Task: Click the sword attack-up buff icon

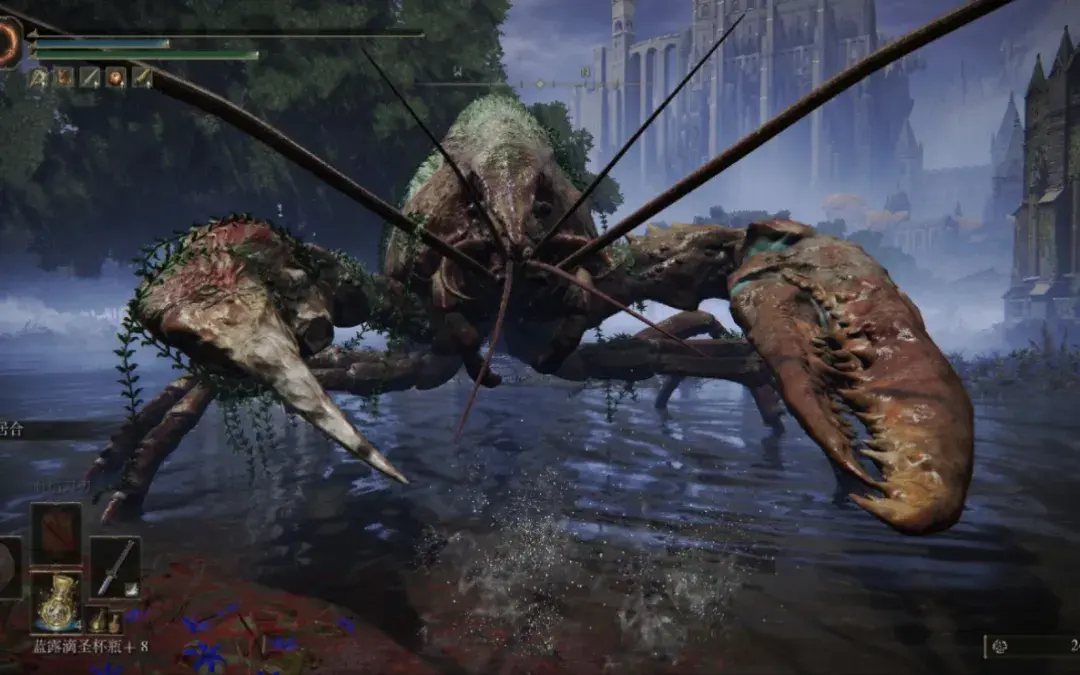Action: click(90, 77)
